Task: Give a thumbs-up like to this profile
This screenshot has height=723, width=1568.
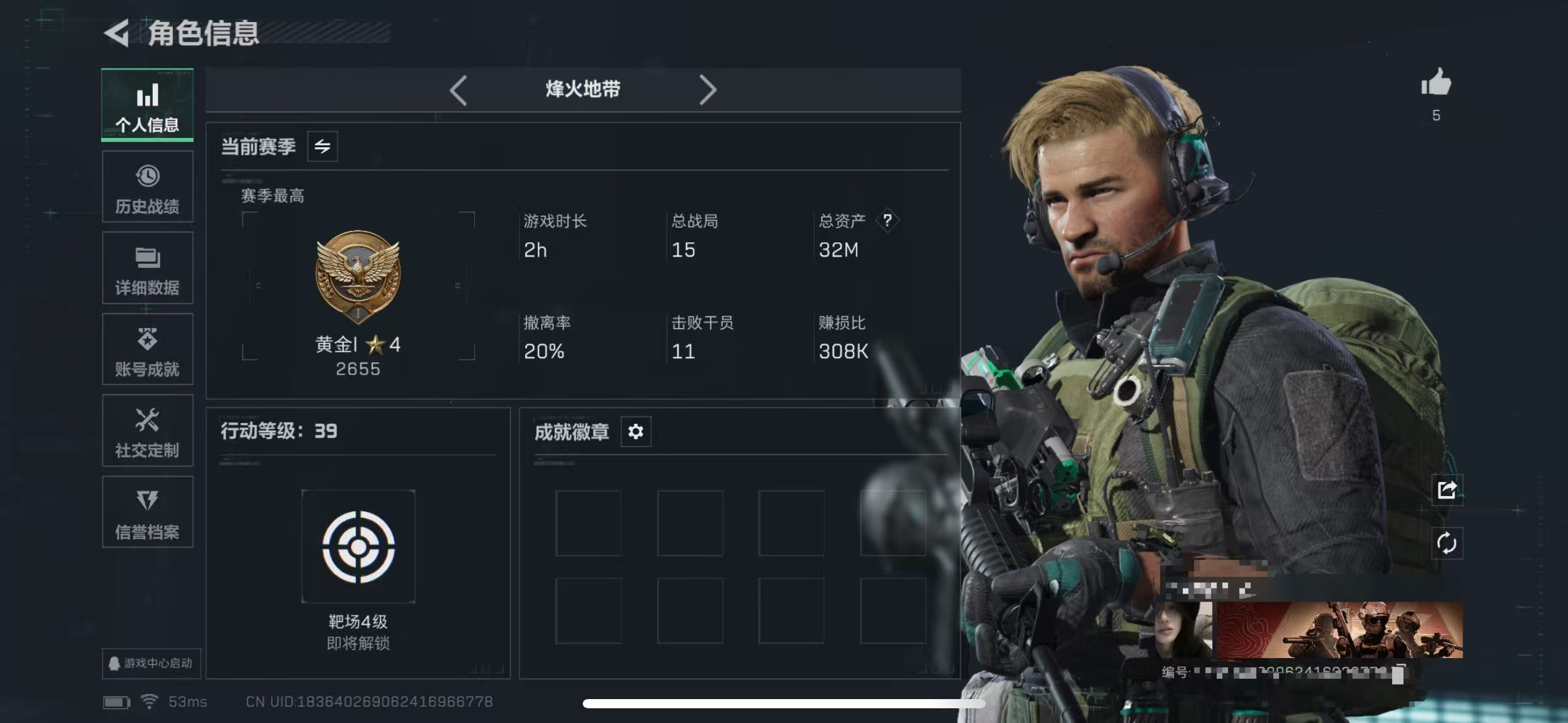Action: 1436,83
